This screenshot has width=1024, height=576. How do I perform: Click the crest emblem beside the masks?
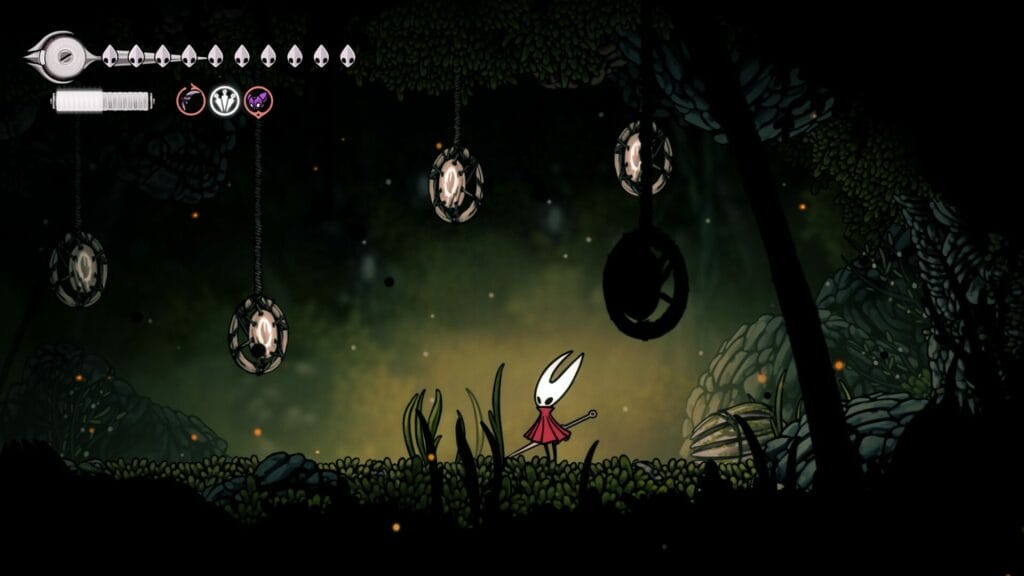62,56
